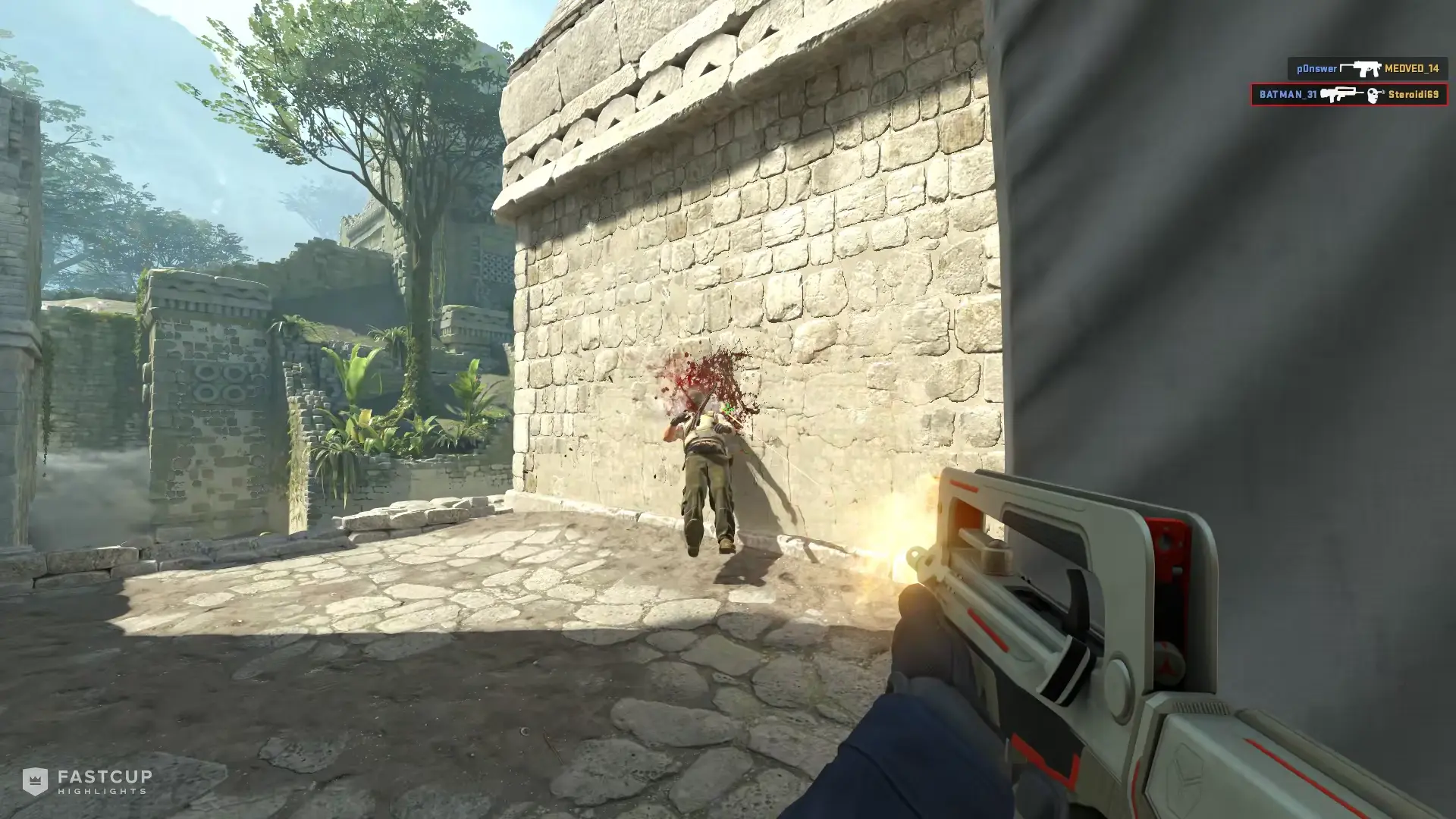Click the FASTCUP crown shield logo
This screenshot has width=1456, height=819.
(x=36, y=780)
